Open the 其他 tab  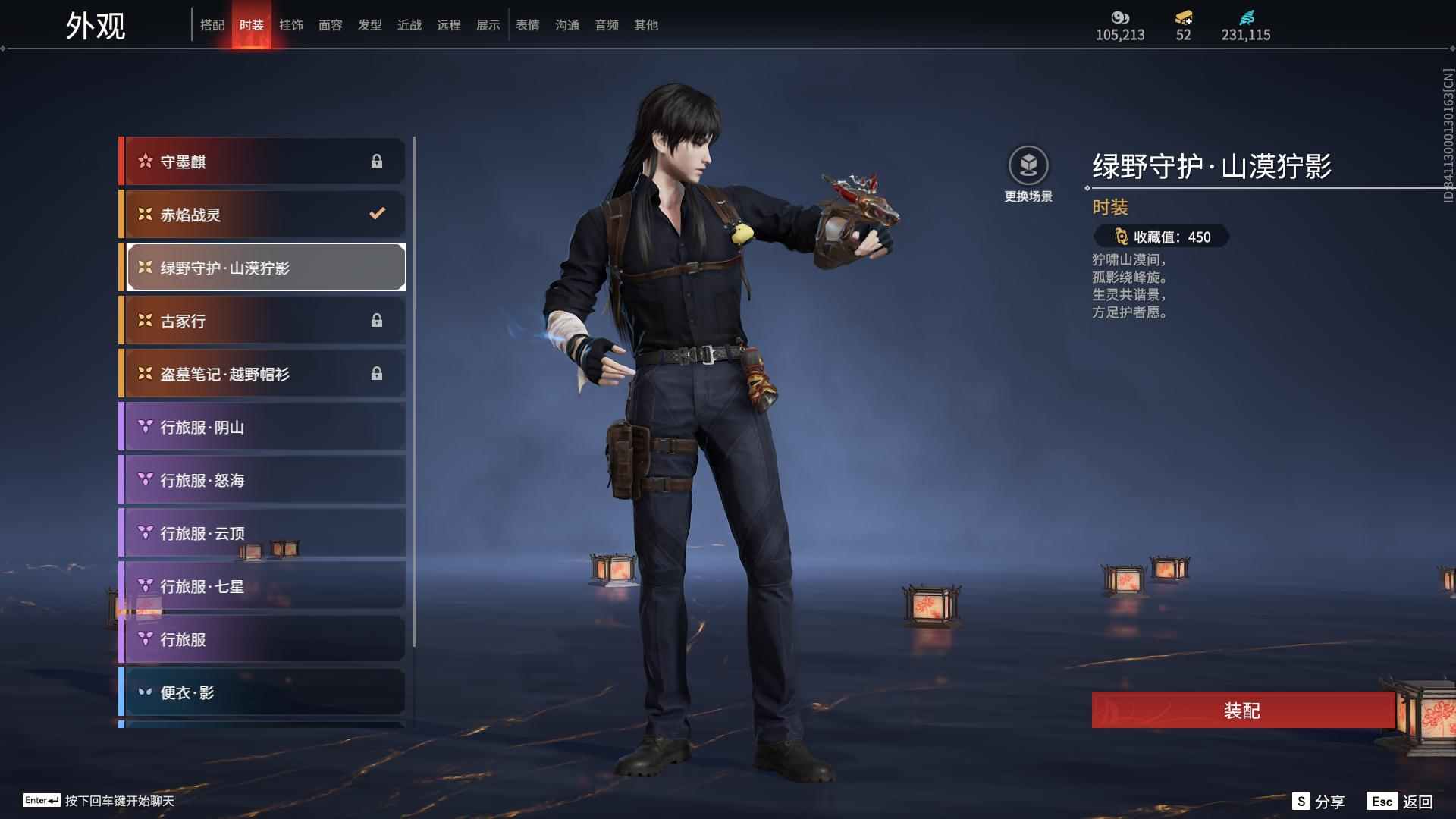[x=646, y=25]
